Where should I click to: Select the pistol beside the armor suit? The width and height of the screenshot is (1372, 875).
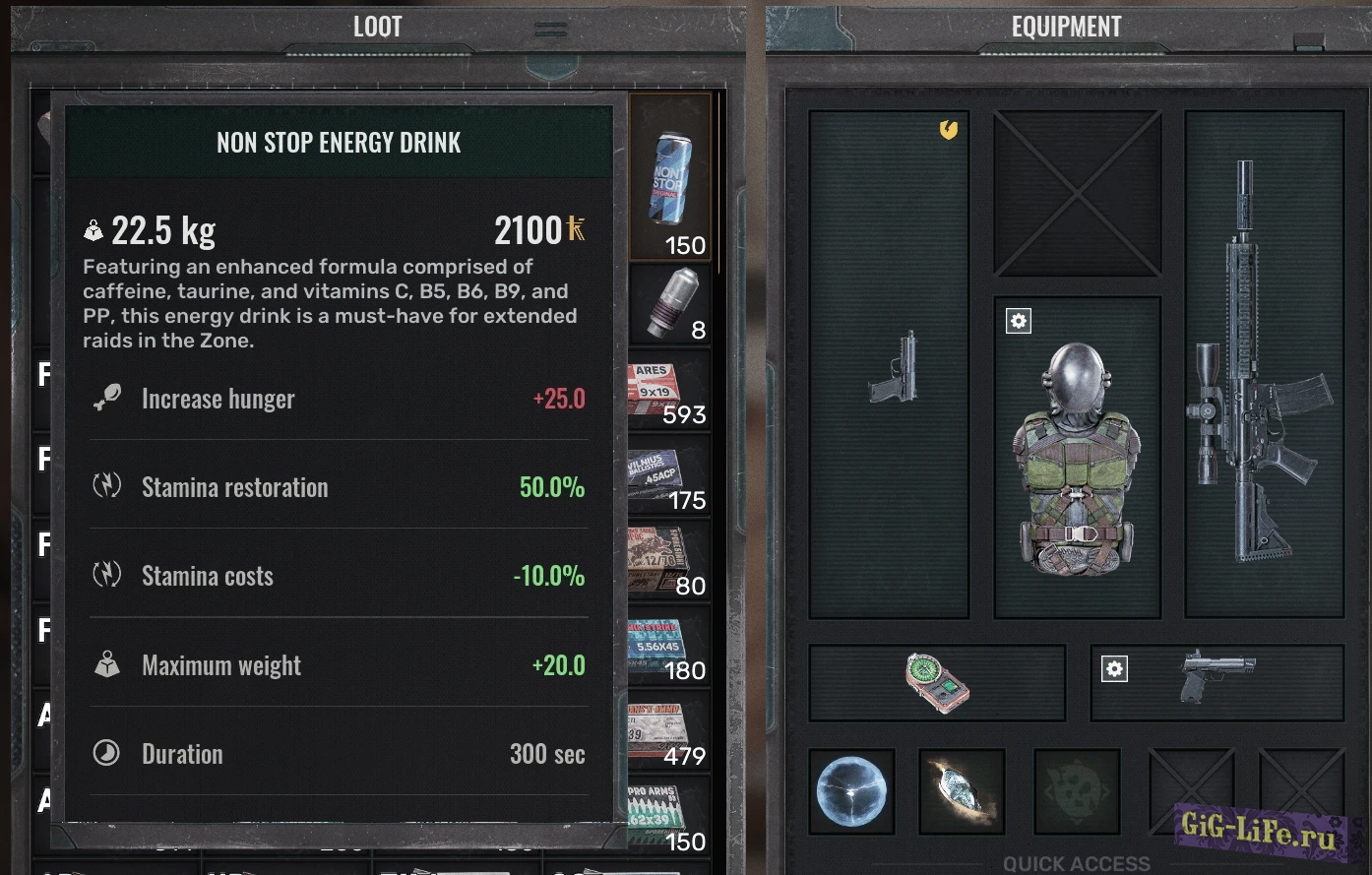[894, 366]
